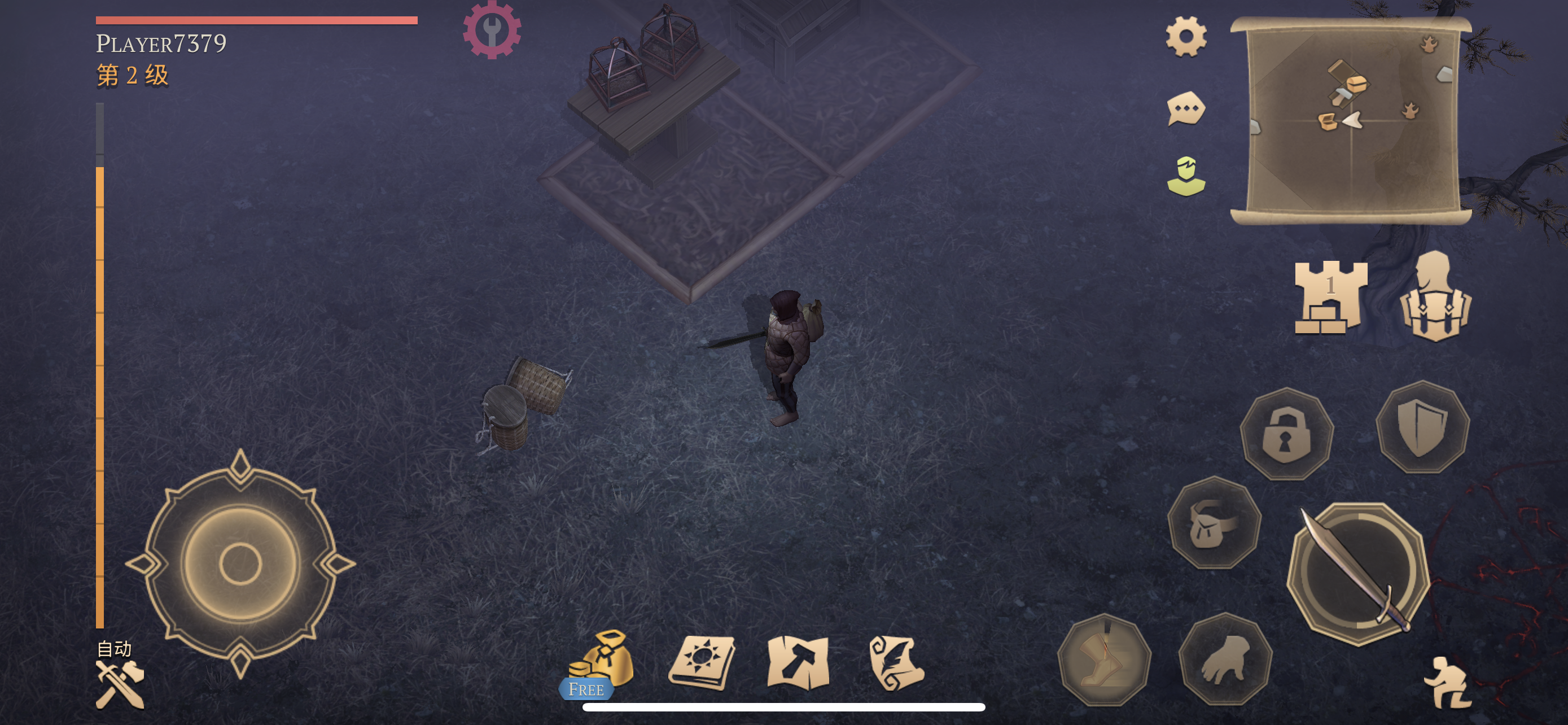1568x725 pixels.
Task: Open the world map with arrow
Action: click(x=799, y=662)
